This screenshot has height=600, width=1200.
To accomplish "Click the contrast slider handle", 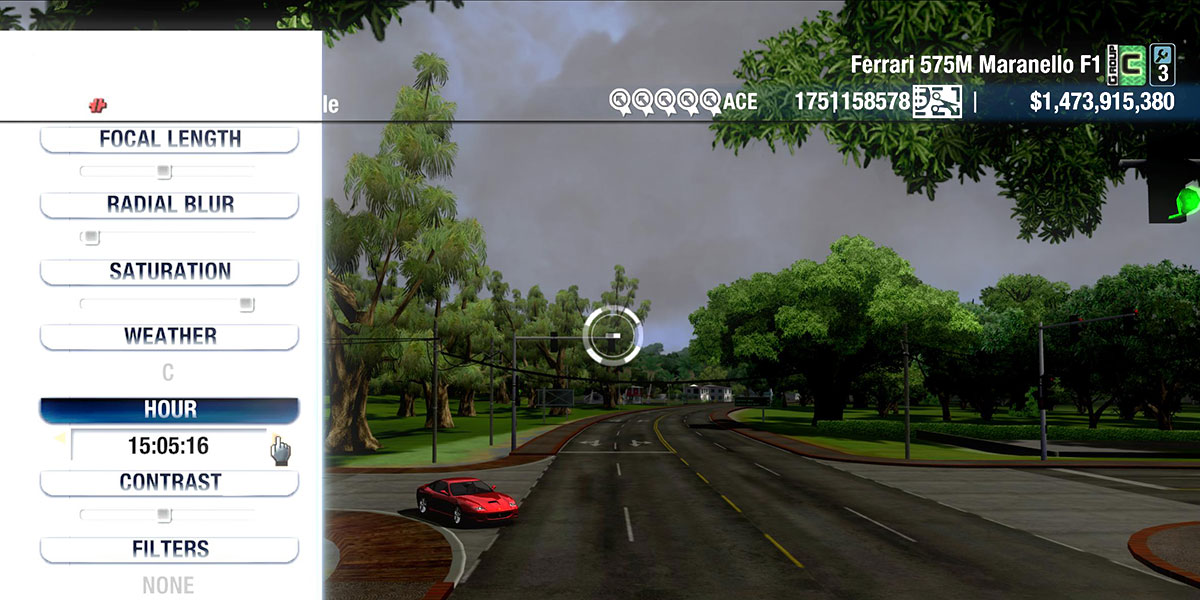I will 165,515.
